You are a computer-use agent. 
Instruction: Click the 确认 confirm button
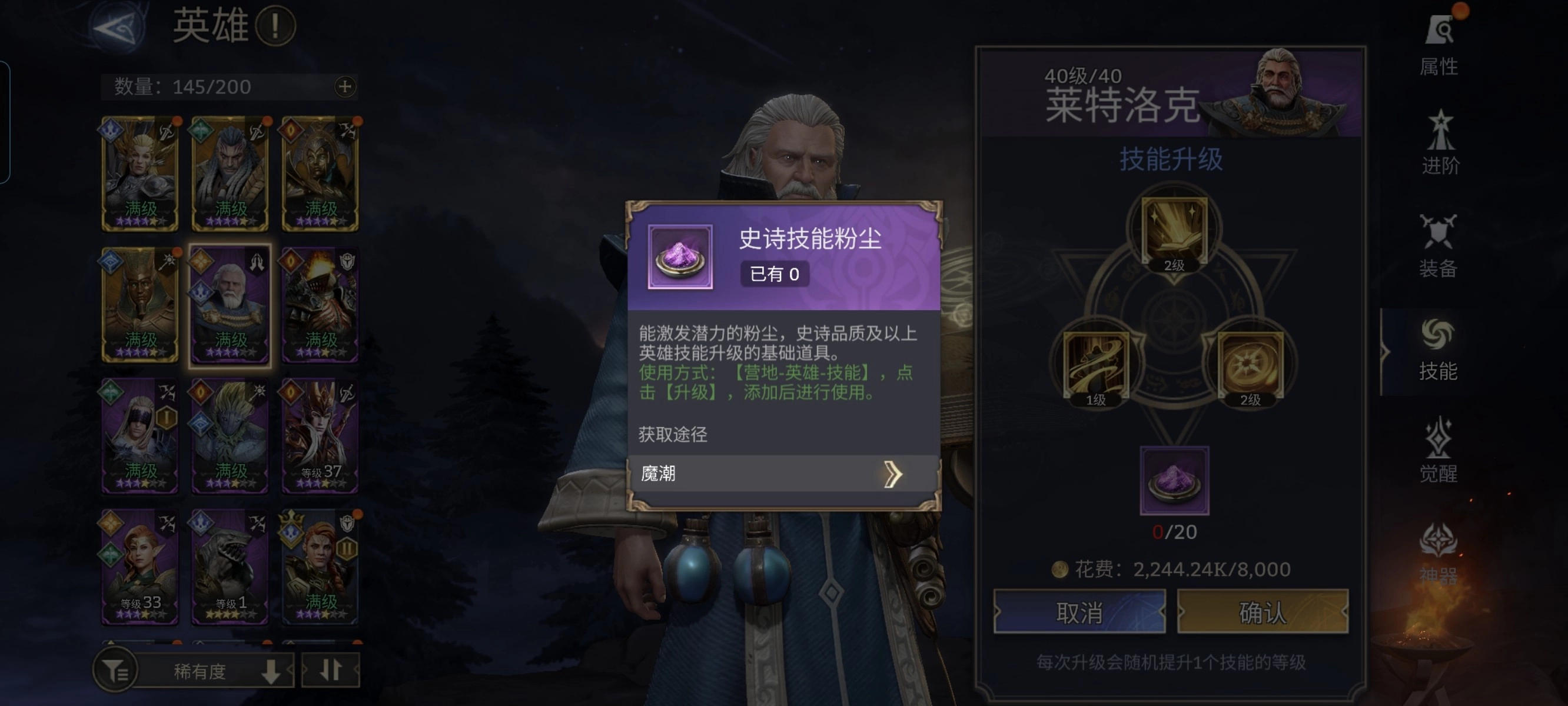point(1263,614)
